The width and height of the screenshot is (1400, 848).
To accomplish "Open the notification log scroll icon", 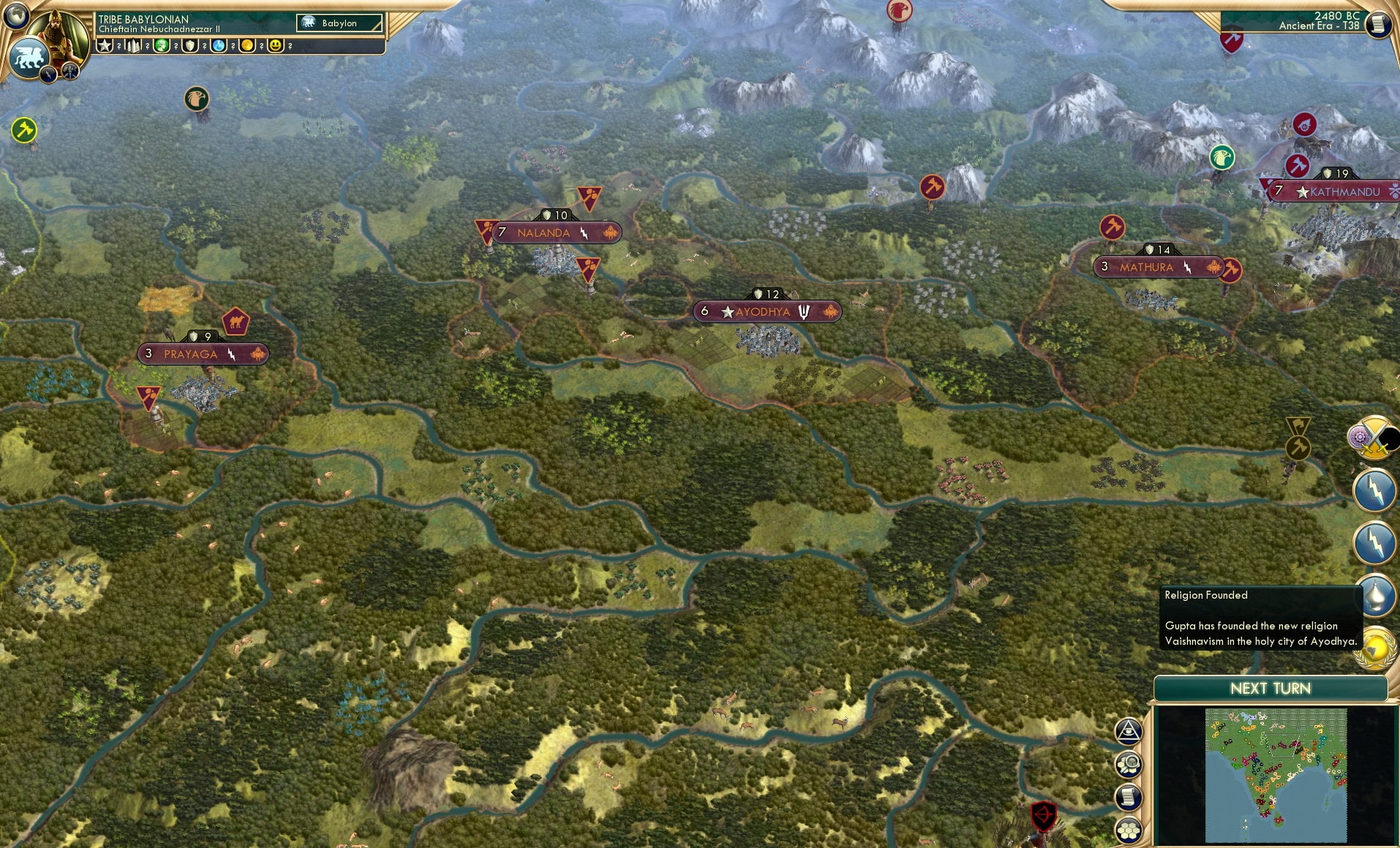I will [x=1129, y=797].
